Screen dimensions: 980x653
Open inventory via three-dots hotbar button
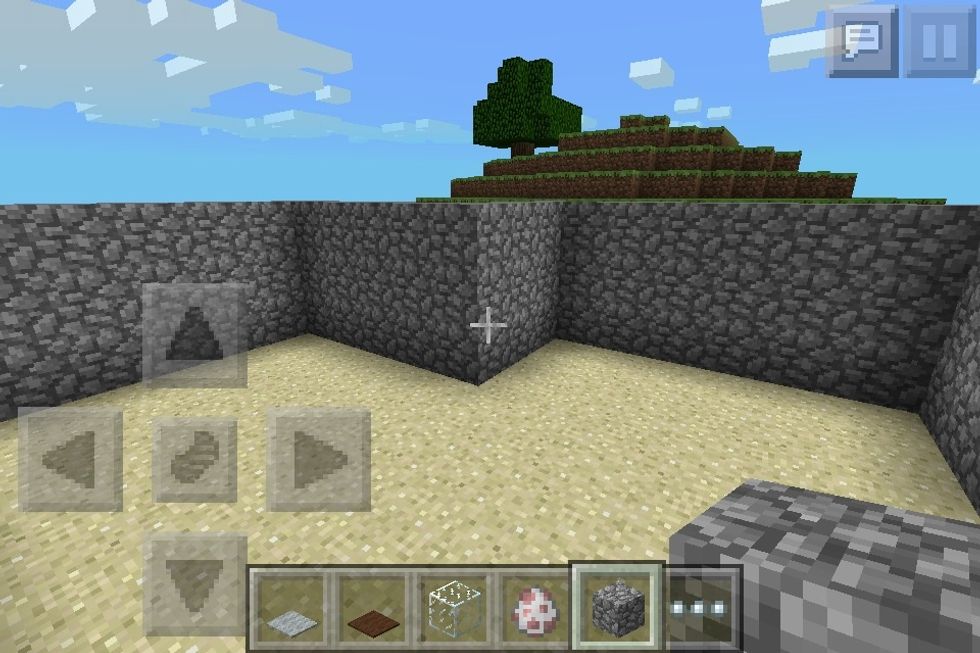click(x=702, y=608)
